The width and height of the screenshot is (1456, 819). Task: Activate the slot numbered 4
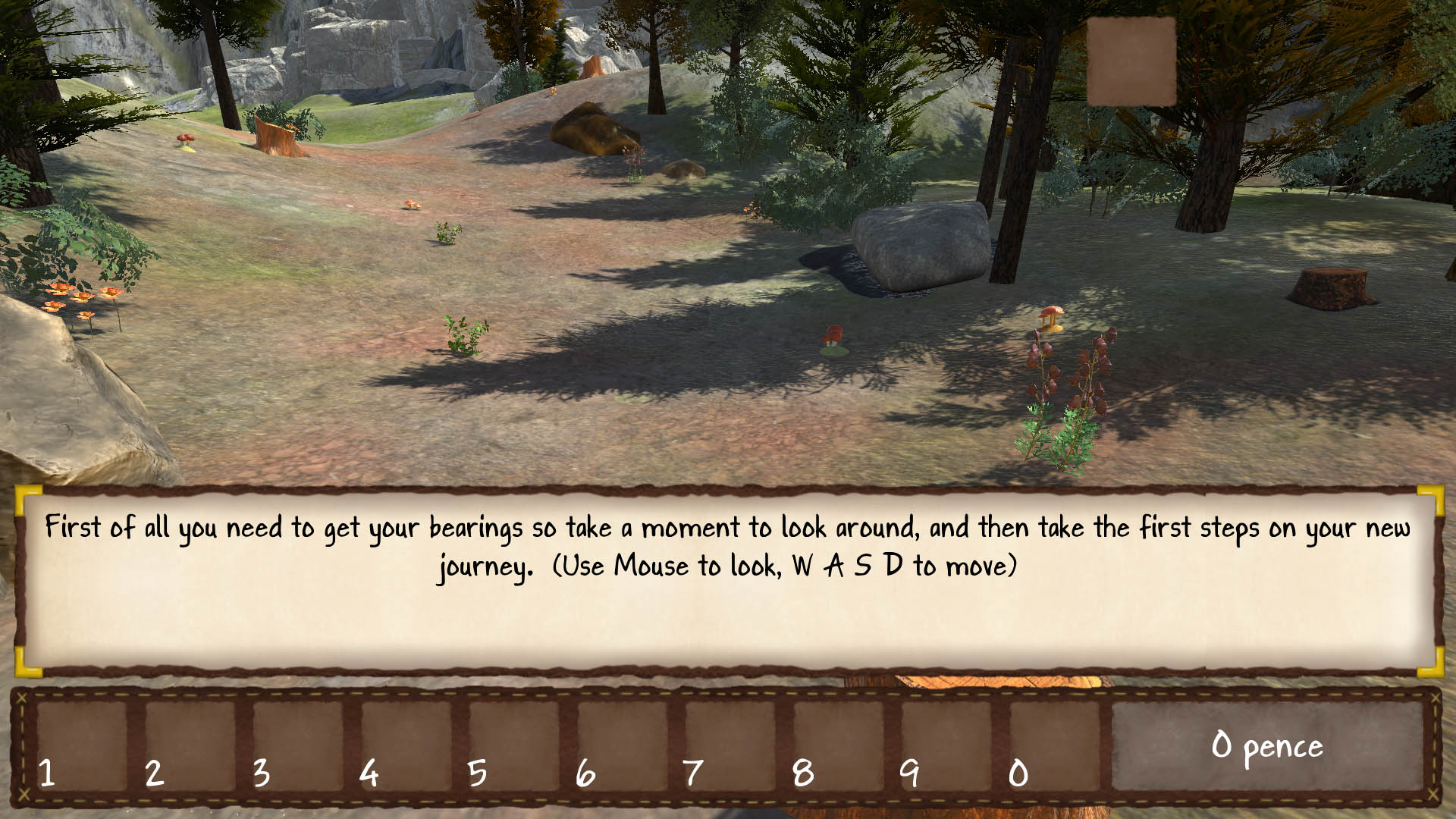coord(406,746)
